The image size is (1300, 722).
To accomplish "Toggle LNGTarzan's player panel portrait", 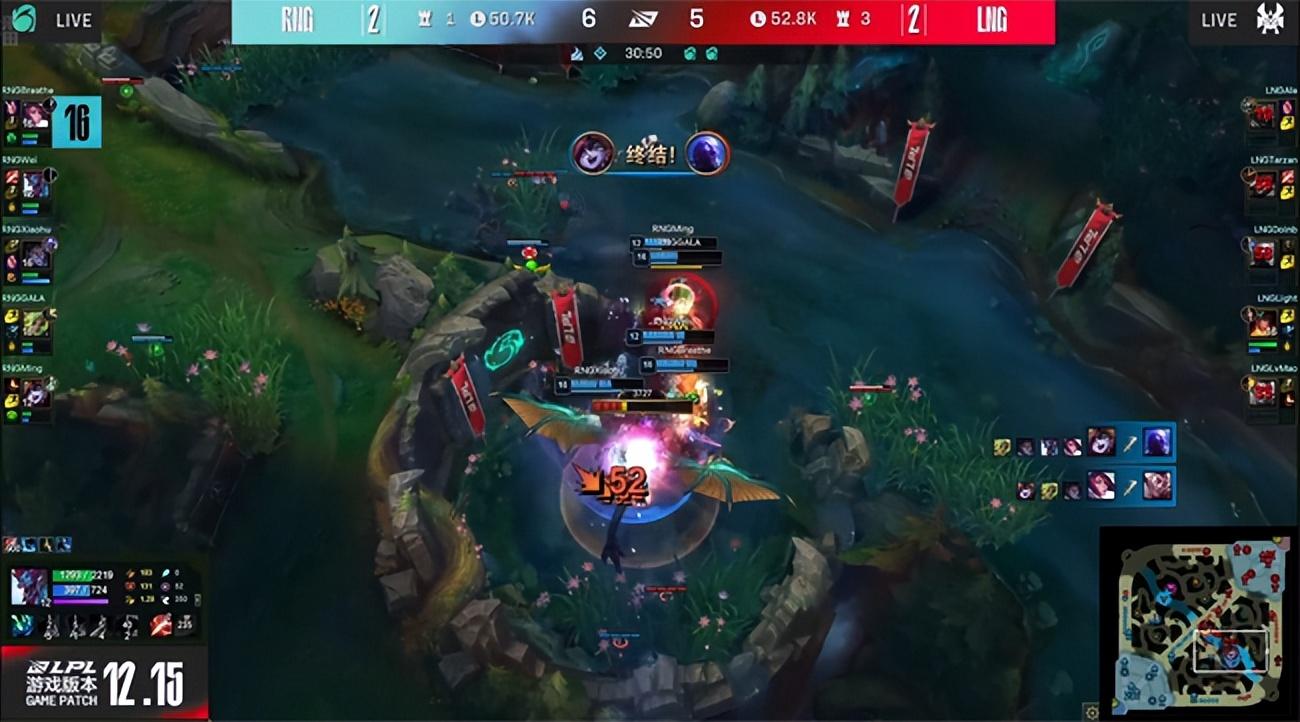I will [x=1262, y=182].
